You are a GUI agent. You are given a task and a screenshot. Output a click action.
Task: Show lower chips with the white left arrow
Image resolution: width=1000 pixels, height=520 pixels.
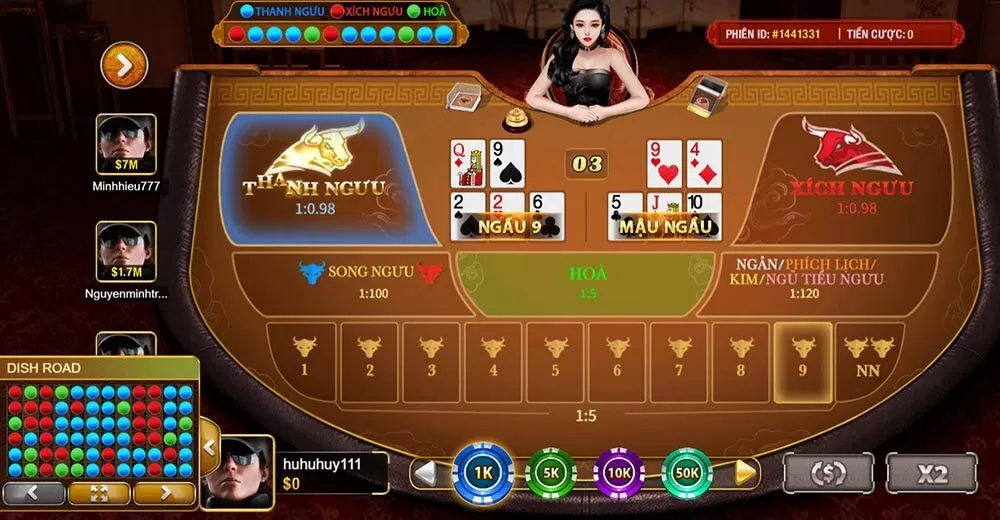pos(426,472)
